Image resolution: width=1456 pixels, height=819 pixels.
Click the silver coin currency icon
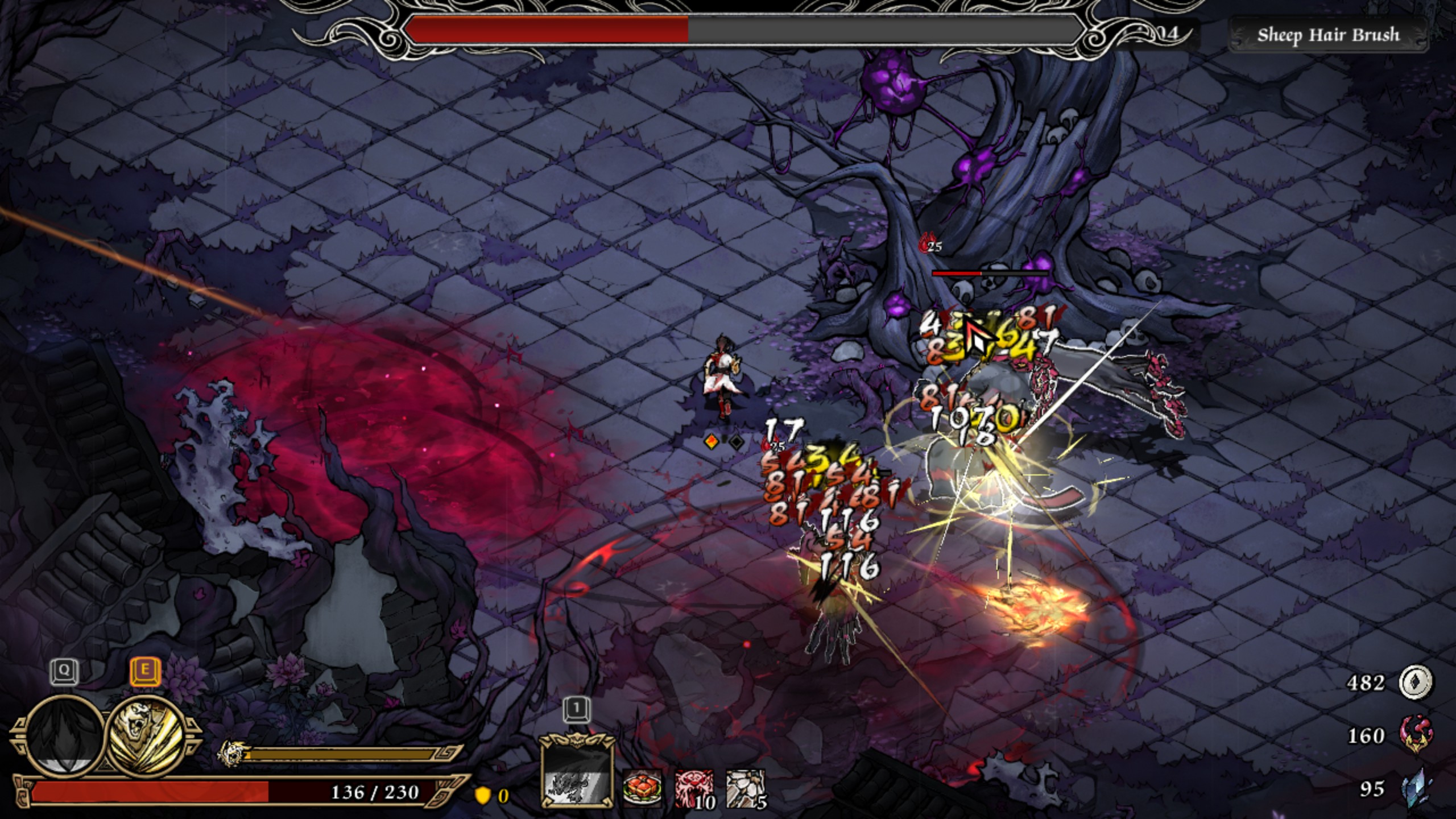coord(1416,682)
